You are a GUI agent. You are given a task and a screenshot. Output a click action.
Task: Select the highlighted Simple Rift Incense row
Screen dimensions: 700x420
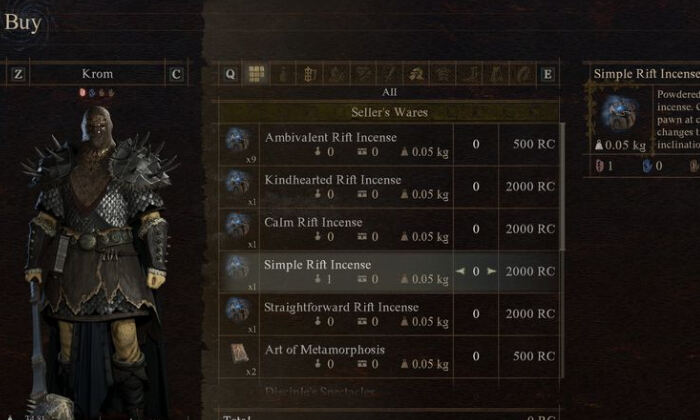pos(340,271)
